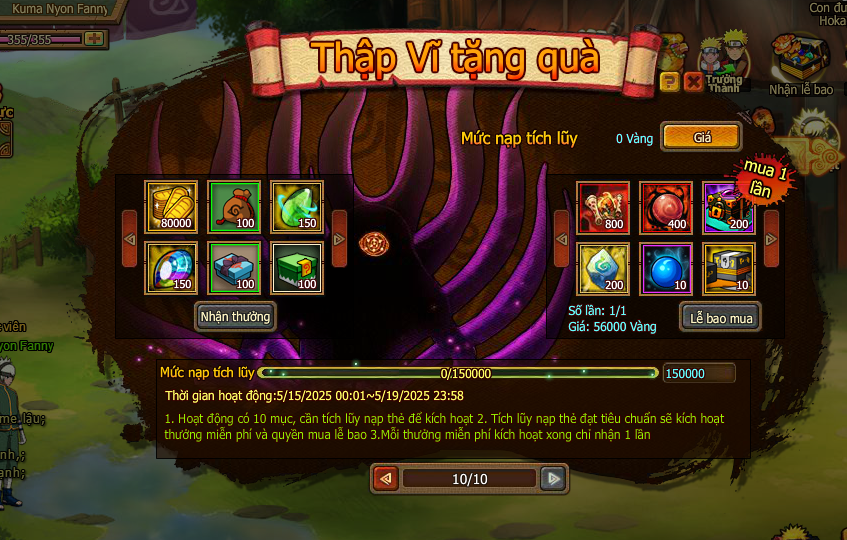The image size is (847, 540).
Task: Select the blue orb 10 pack item
Action: (666, 268)
